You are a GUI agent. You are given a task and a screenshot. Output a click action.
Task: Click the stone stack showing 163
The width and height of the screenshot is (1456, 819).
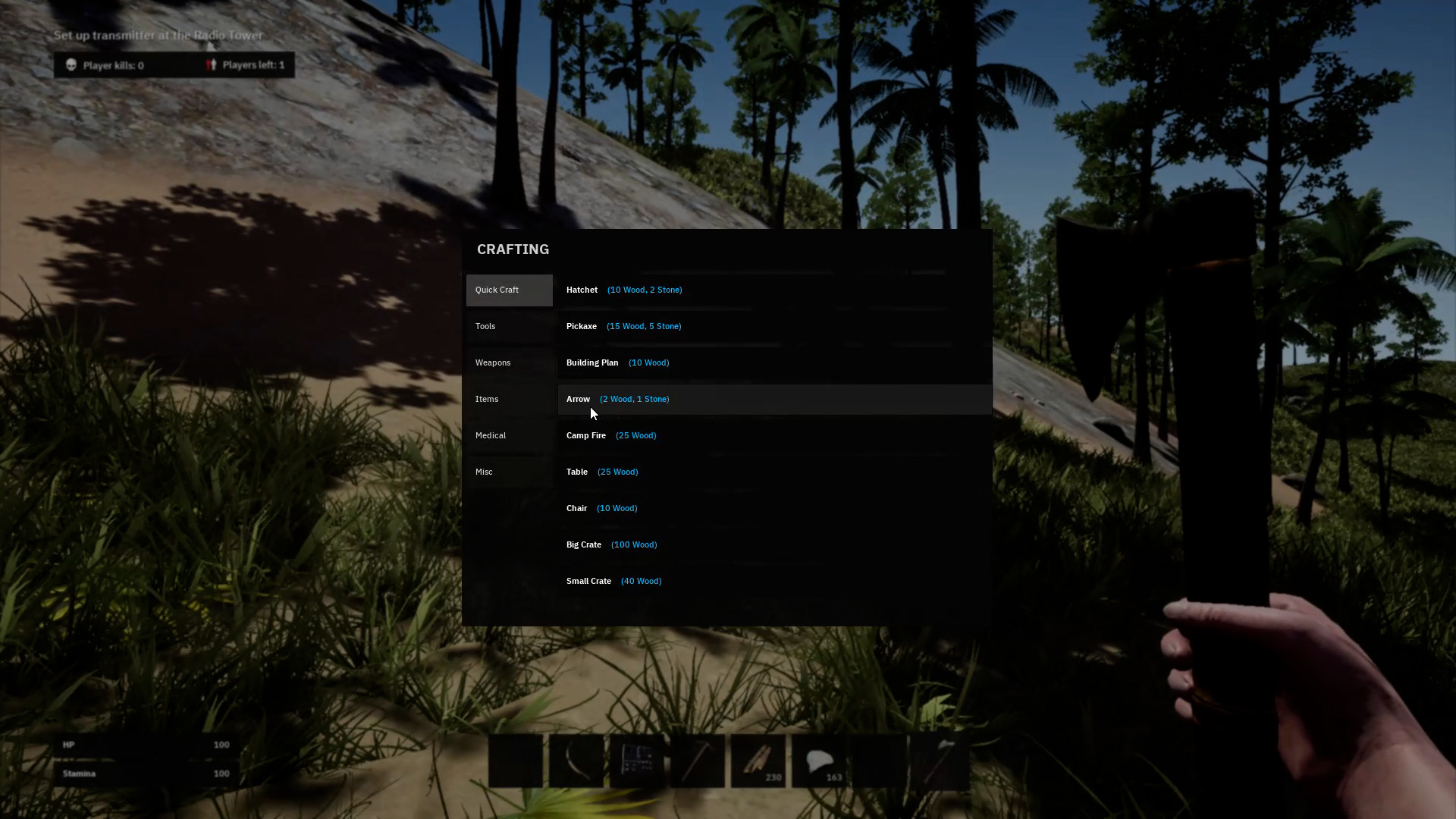tap(820, 761)
